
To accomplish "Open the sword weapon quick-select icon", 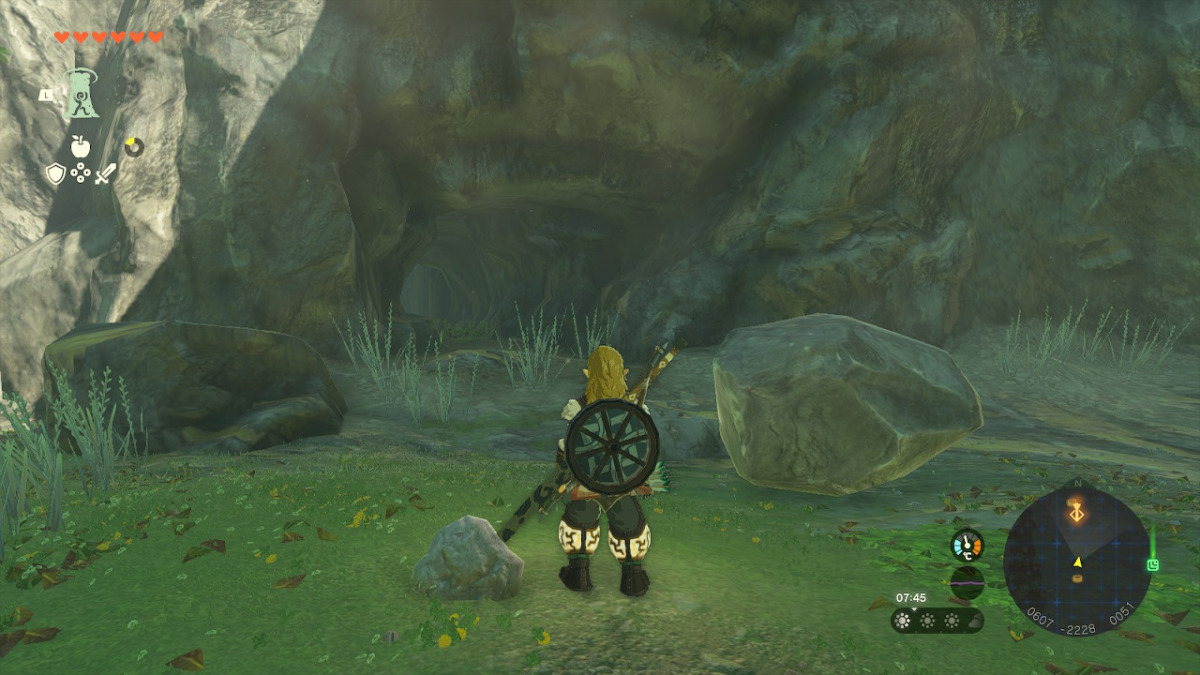I will [105, 174].
